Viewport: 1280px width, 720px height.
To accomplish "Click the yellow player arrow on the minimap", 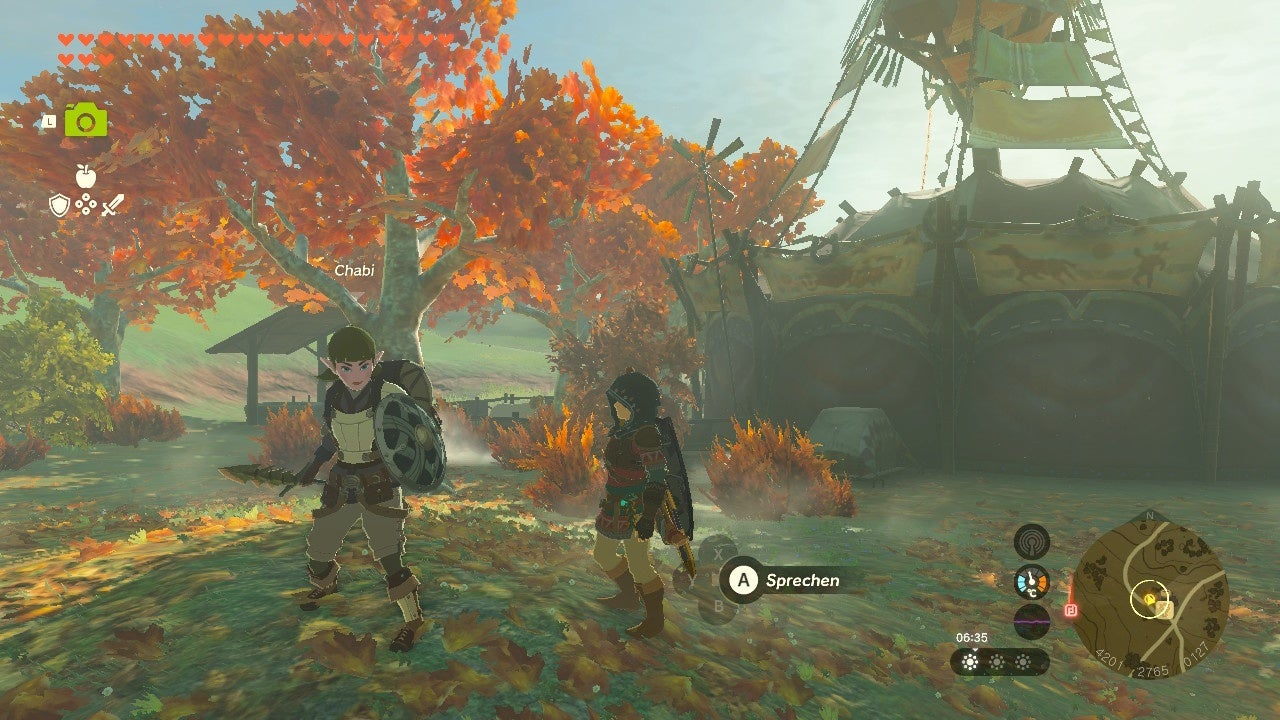I will pyautogui.click(x=1150, y=599).
